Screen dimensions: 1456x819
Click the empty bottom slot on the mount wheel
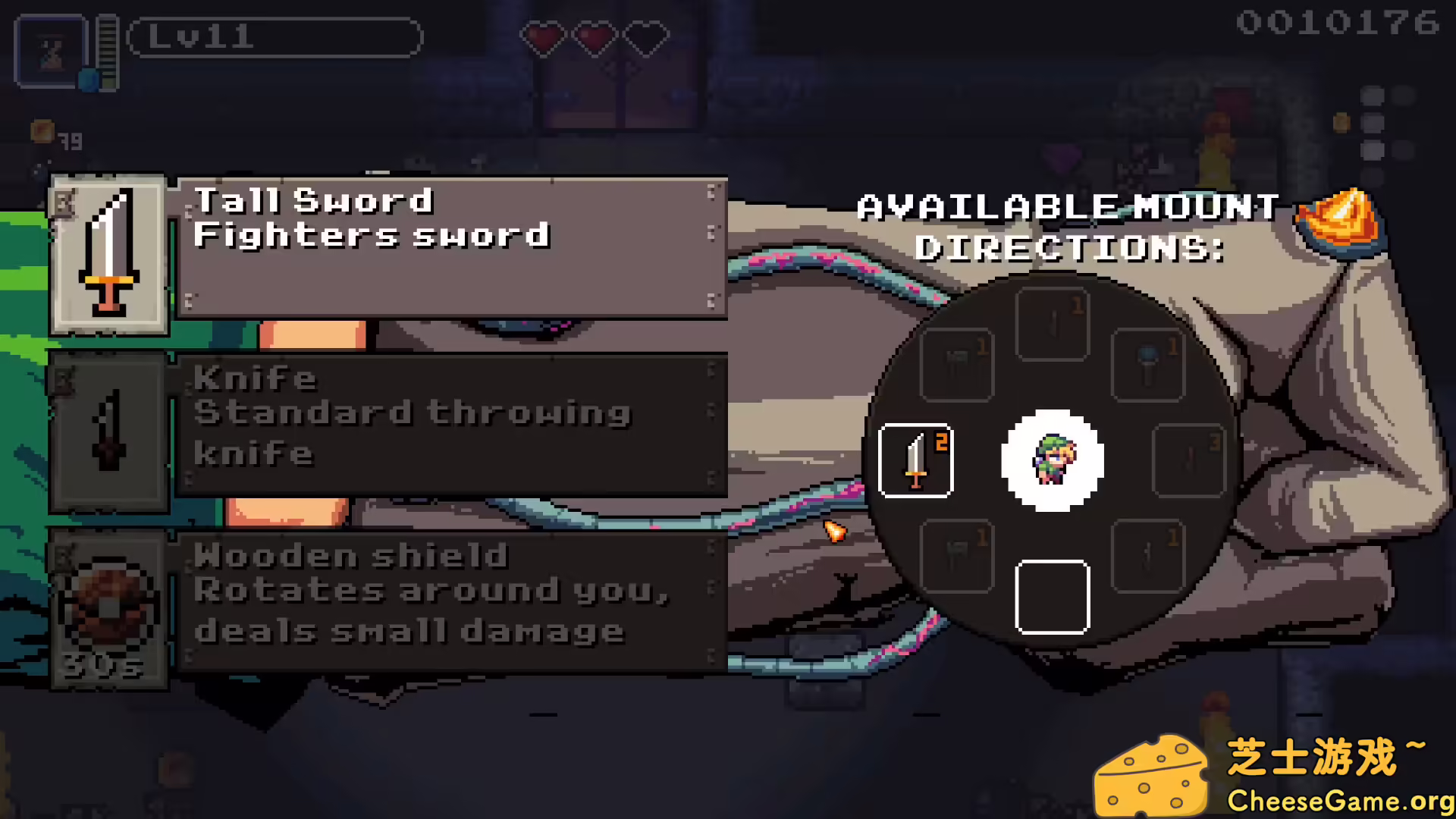coord(1053,598)
